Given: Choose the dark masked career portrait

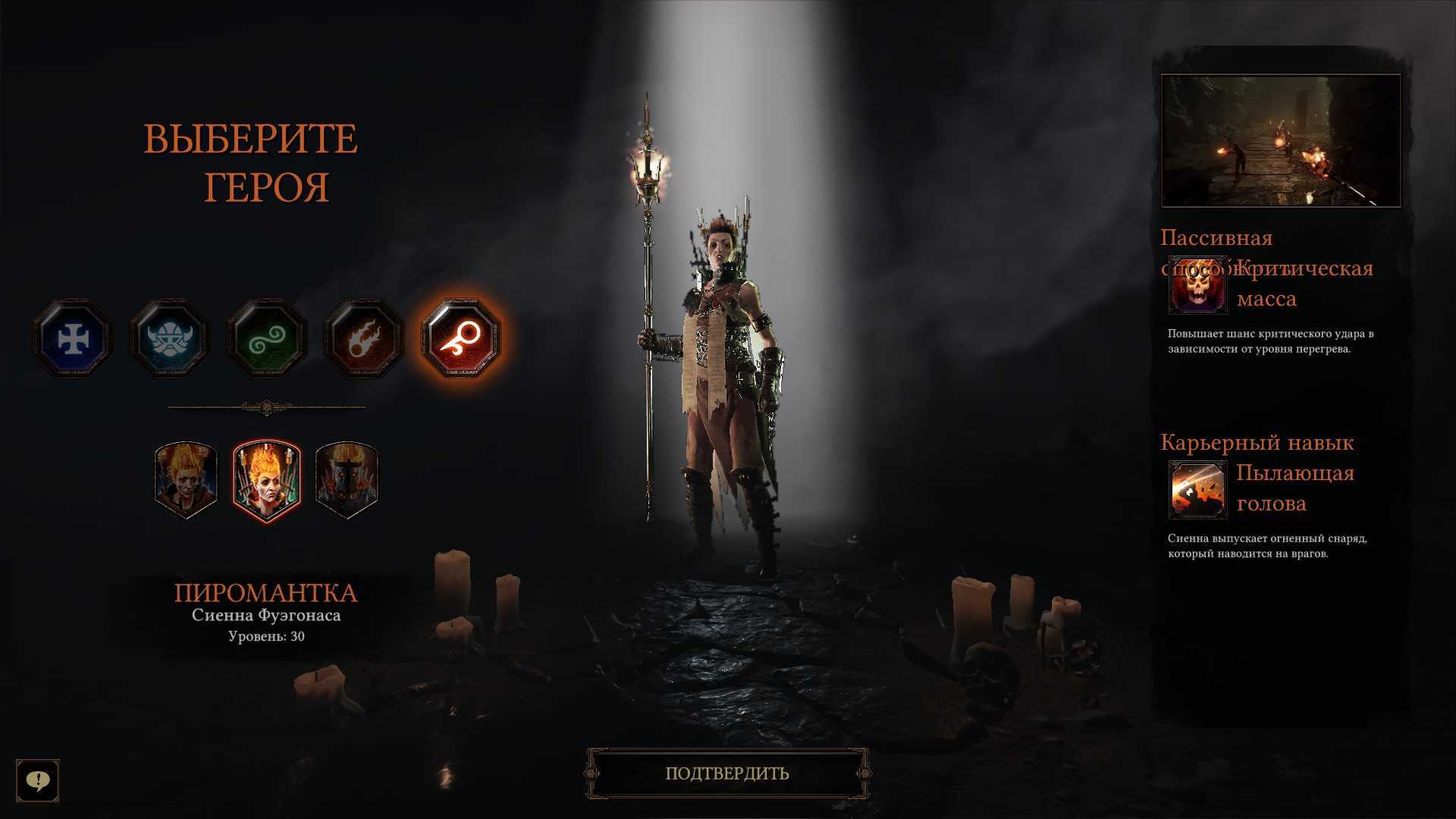Looking at the screenshot, I should click(x=347, y=479).
